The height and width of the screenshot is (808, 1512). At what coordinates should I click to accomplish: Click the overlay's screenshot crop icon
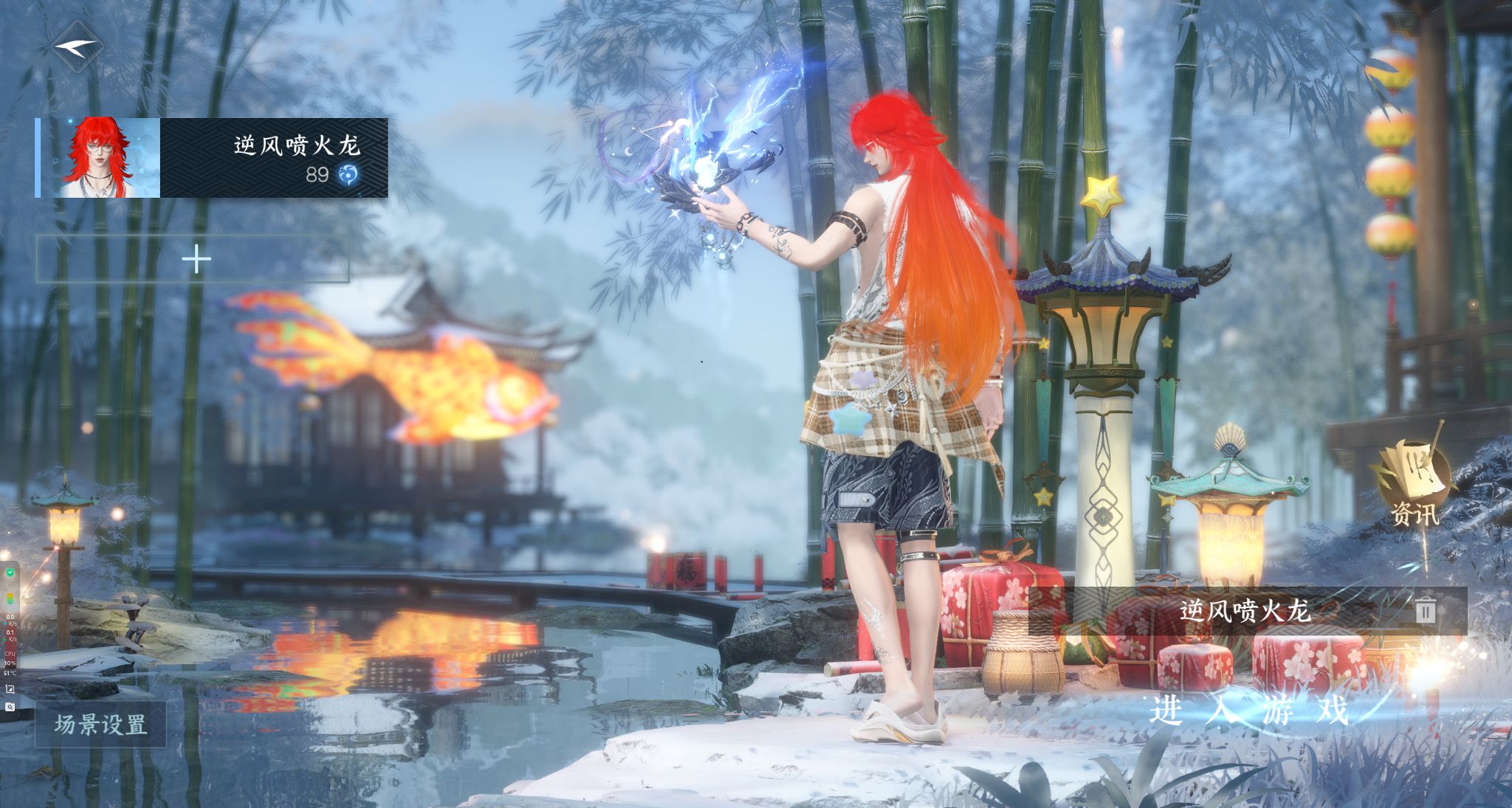pyautogui.click(x=10, y=689)
